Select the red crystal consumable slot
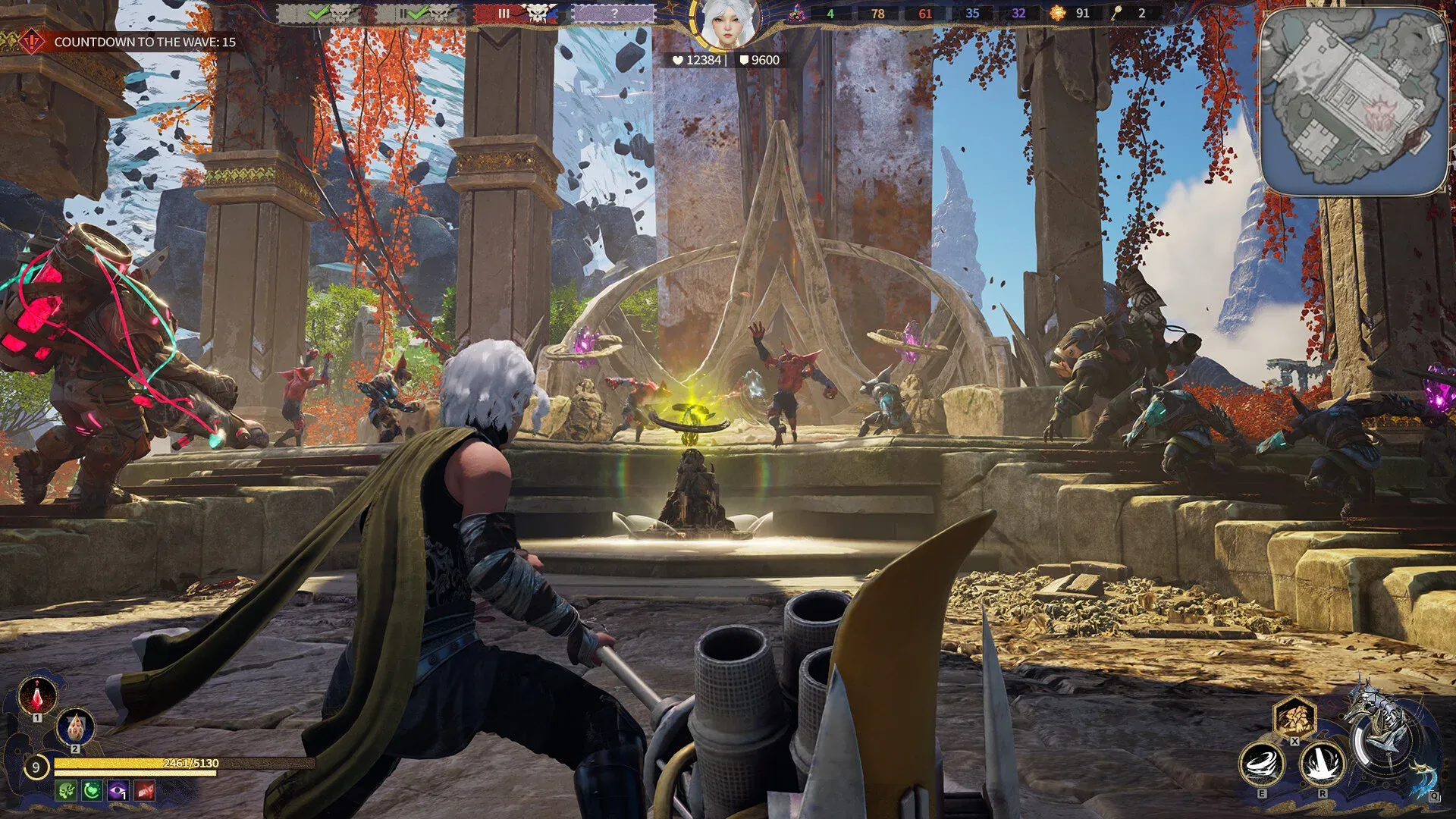This screenshot has width=1456, height=819. pyautogui.click(x=37, y=694)
